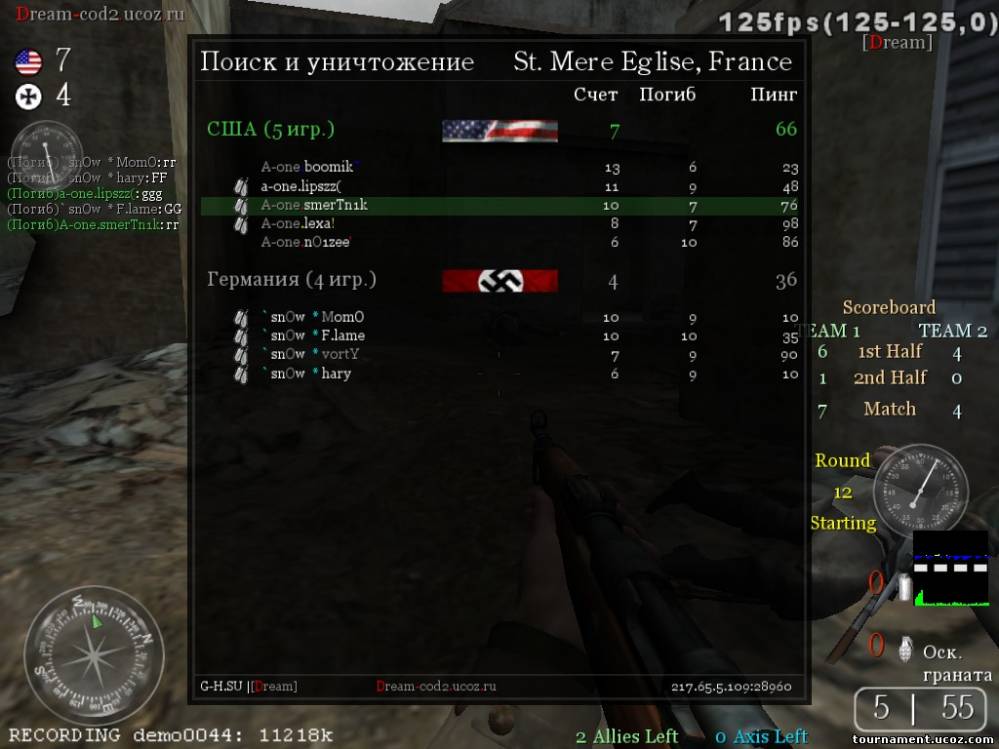Click the round stopwatch icon
999x749 pixels.
click(919, 490)
